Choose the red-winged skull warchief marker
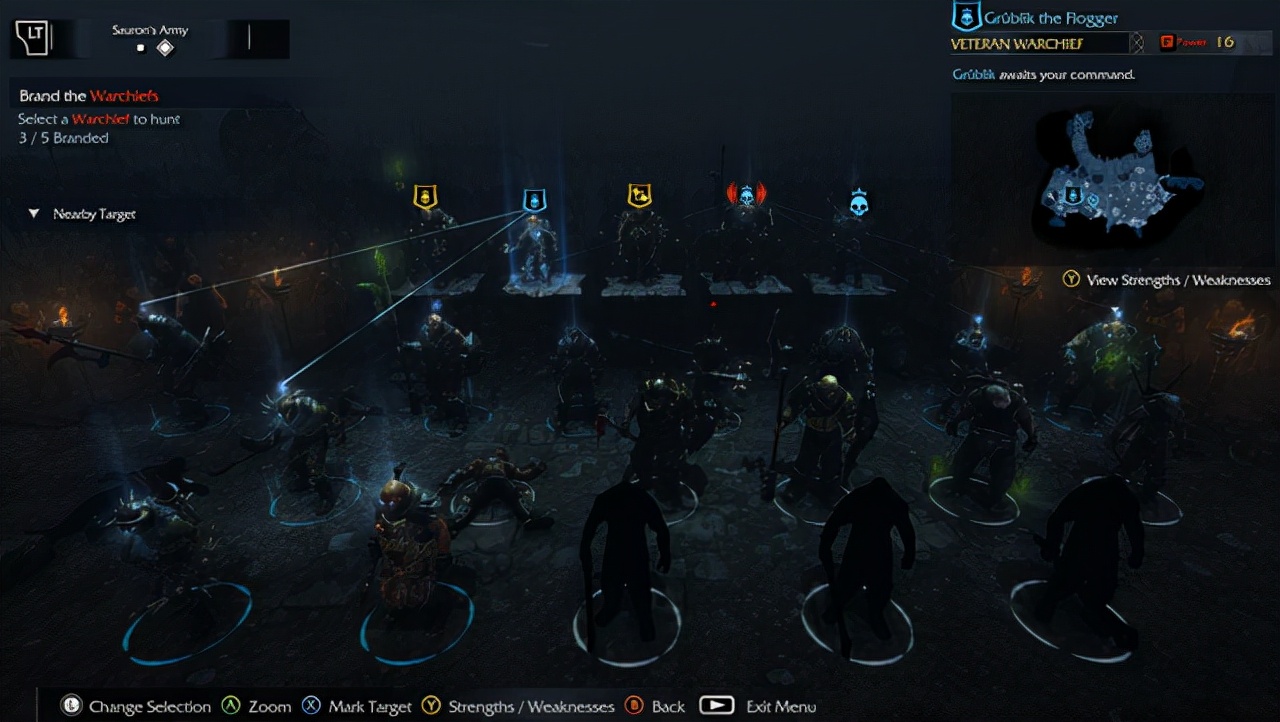Viewport: 1280px width, 722px height. 746,194
